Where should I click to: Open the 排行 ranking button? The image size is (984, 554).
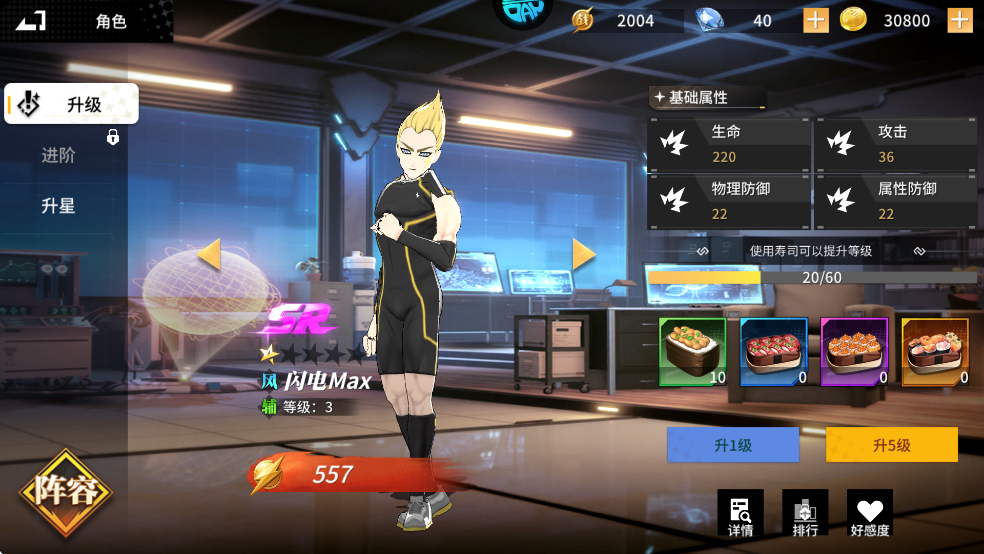pyautogui.click(x=805, y=513)
